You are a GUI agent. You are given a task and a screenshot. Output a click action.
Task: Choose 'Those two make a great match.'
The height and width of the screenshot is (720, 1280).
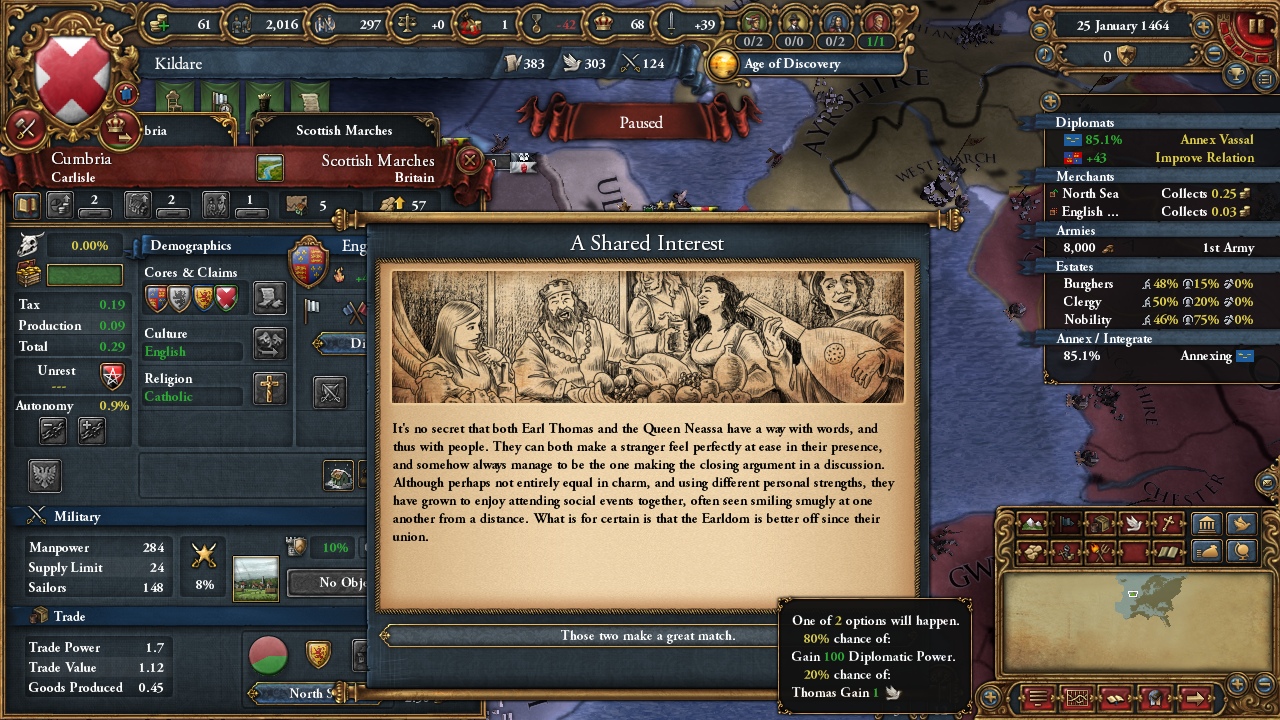(647, 634)
